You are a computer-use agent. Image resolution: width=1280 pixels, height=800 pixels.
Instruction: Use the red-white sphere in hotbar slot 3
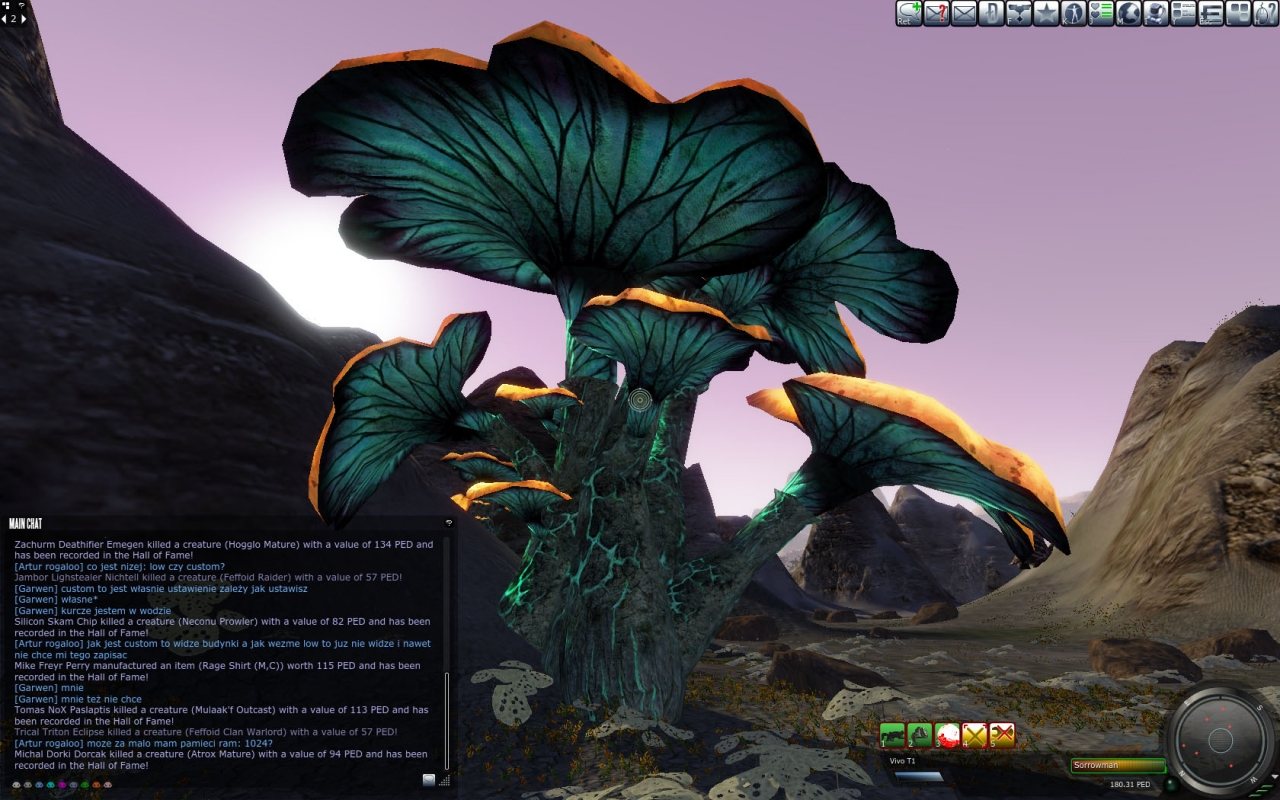coord(947,735)
